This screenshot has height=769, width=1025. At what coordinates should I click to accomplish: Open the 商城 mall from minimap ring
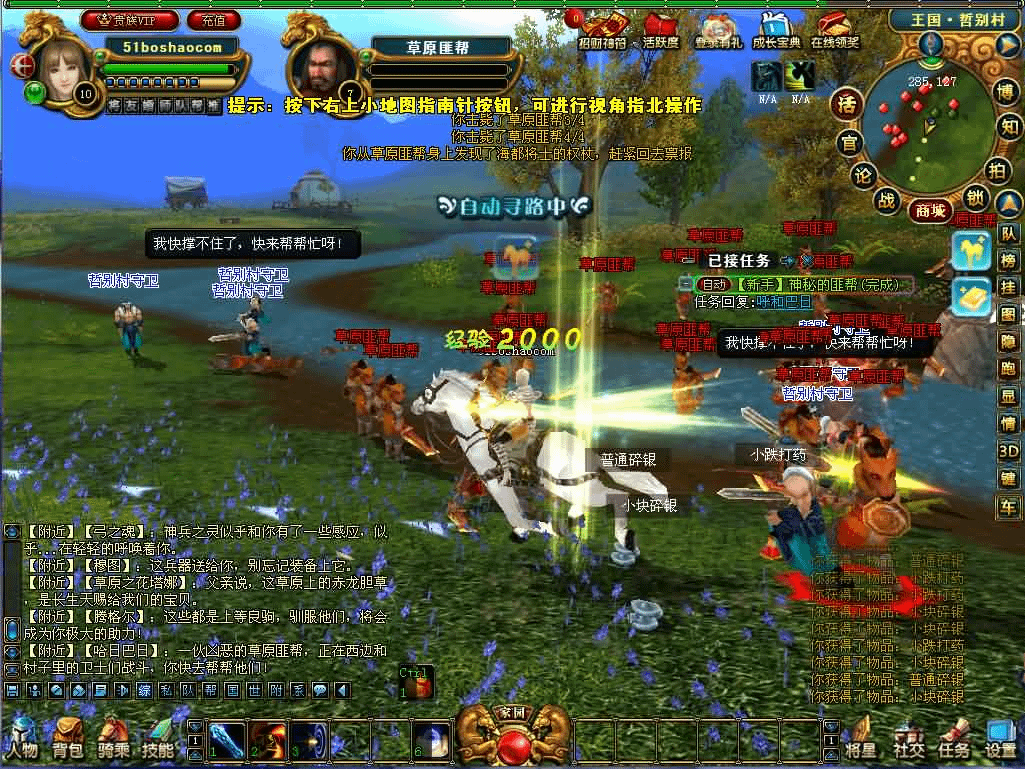pos(927,210)
